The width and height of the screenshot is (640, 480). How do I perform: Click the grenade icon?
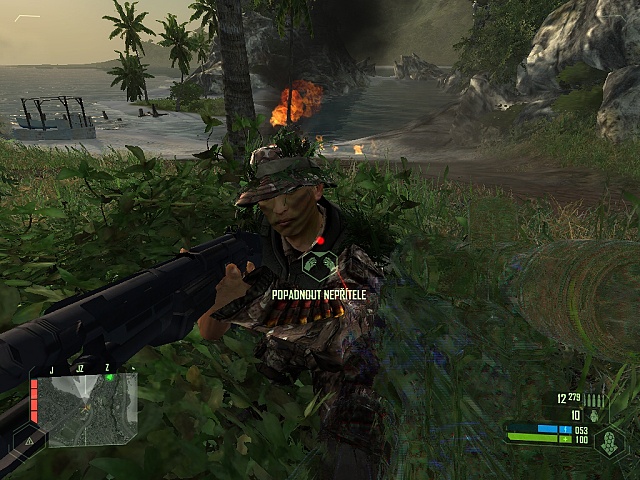[x=594, y=415]
